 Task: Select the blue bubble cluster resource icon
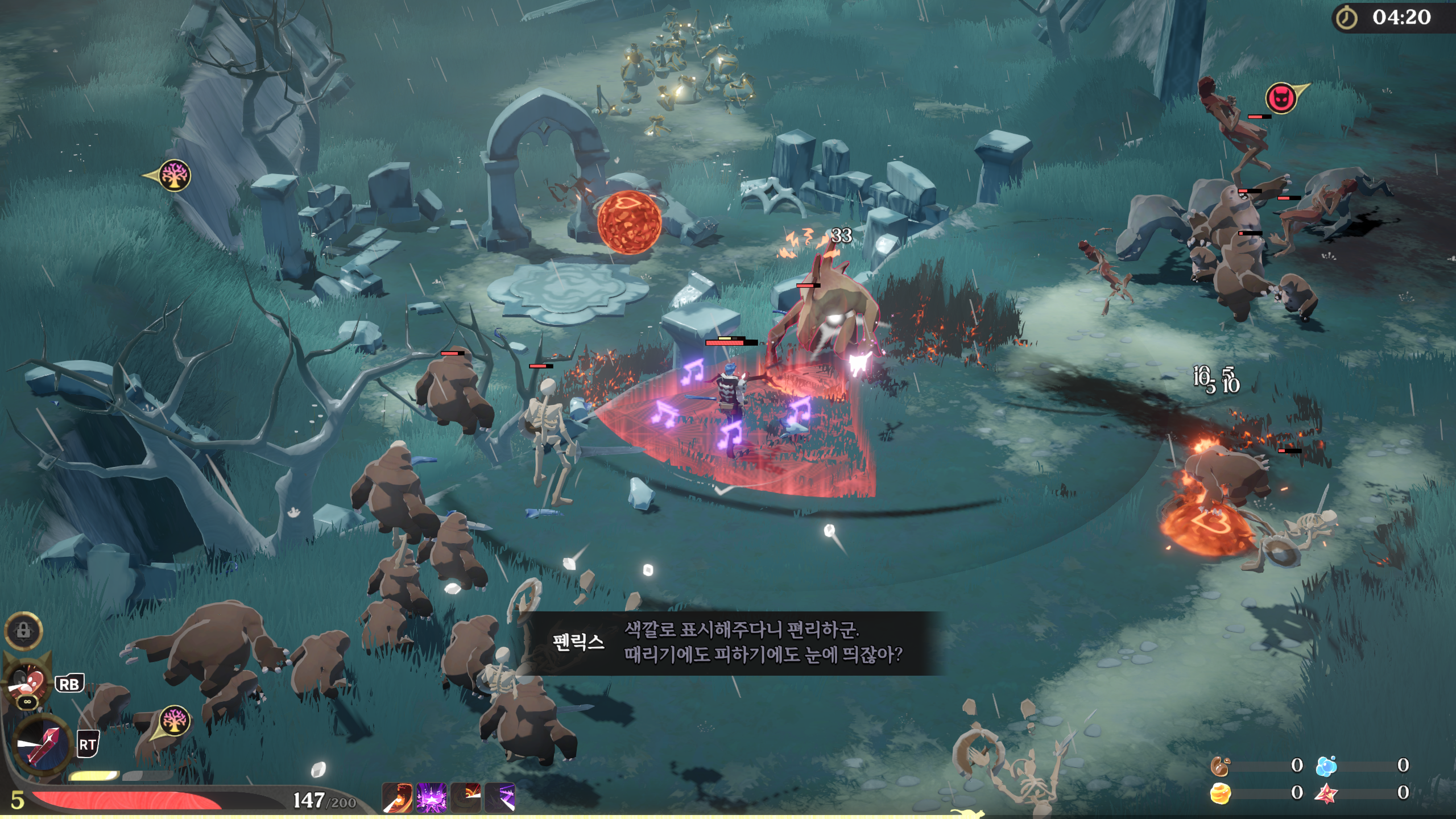(1326, 766)
